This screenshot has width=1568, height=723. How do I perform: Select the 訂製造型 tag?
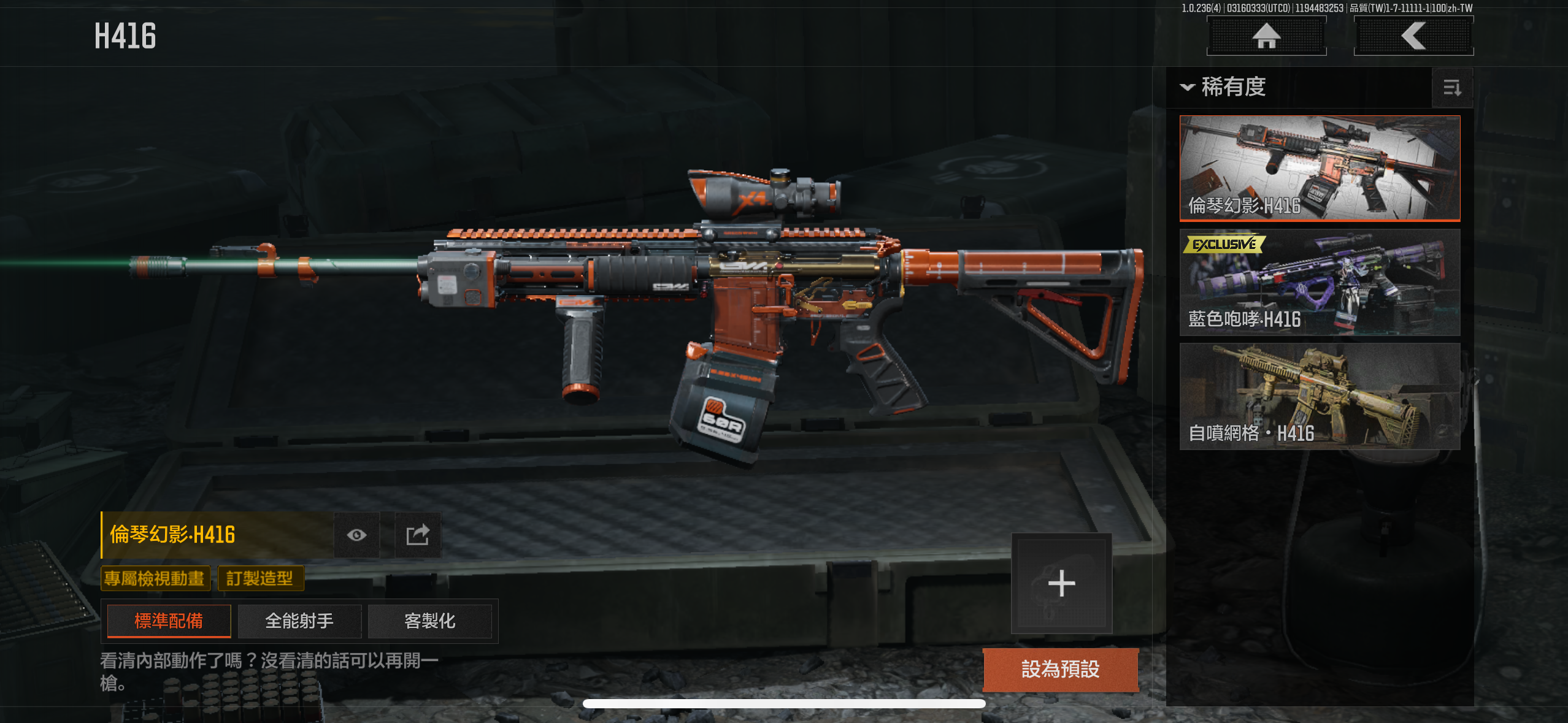click(260, 578)
